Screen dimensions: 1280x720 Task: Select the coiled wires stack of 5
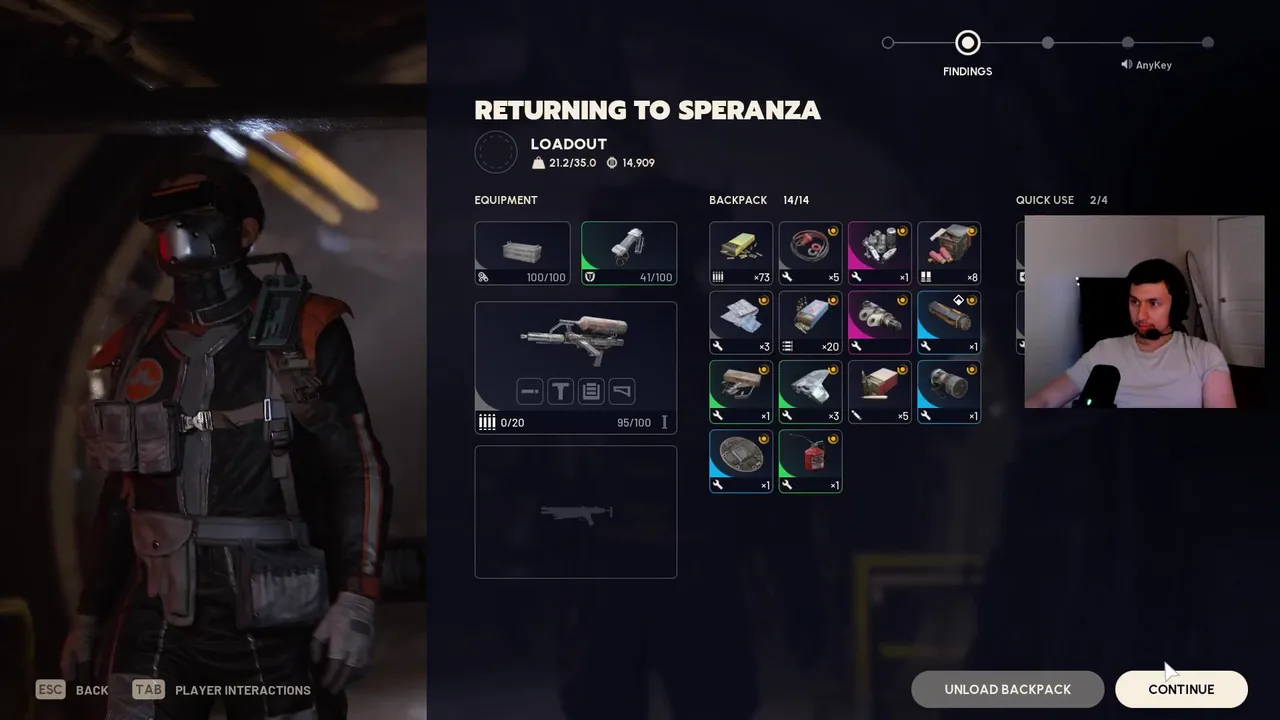click(x=810, y=253)
